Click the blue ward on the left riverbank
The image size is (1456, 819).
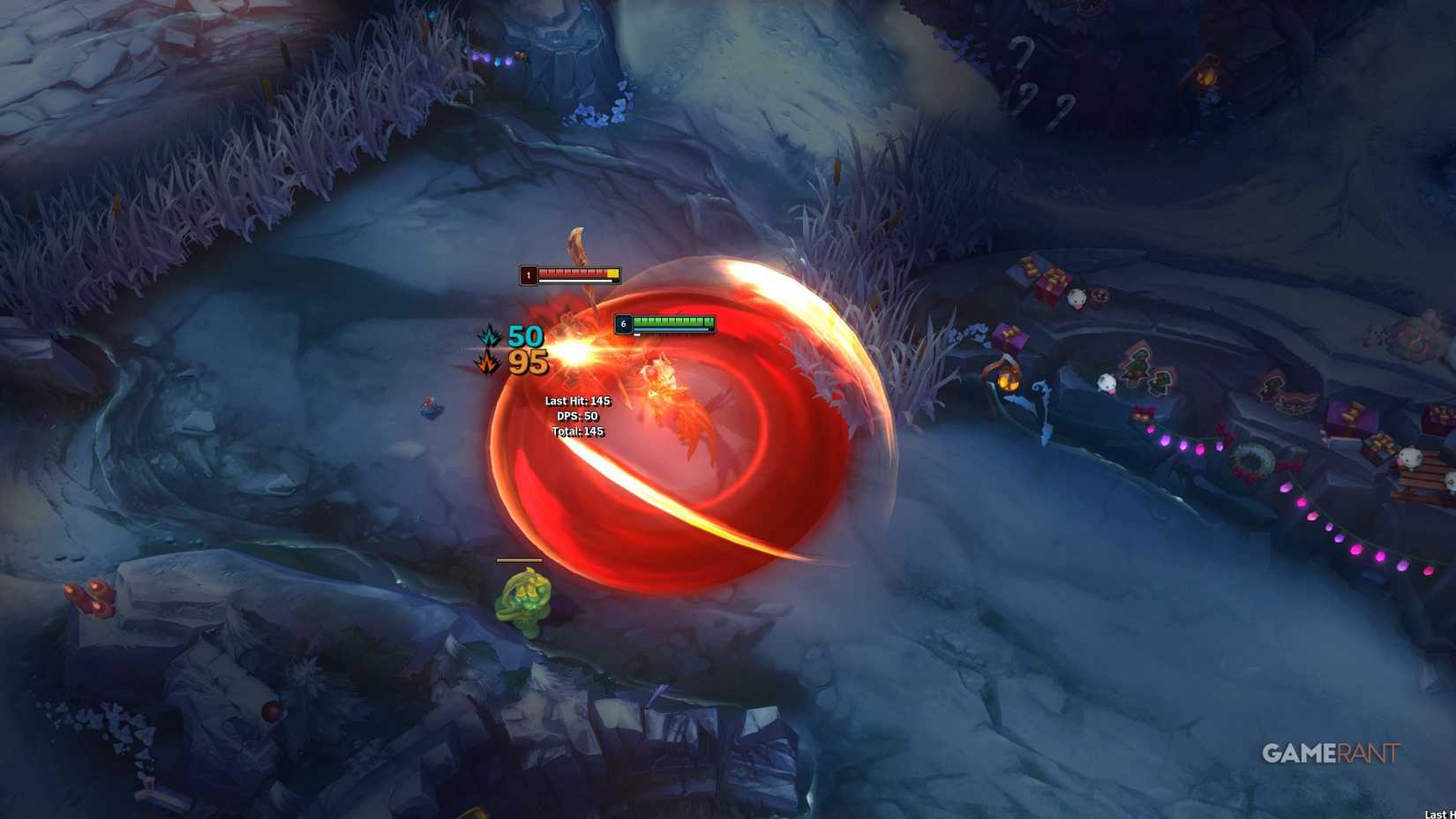click(x=429, y=409)
